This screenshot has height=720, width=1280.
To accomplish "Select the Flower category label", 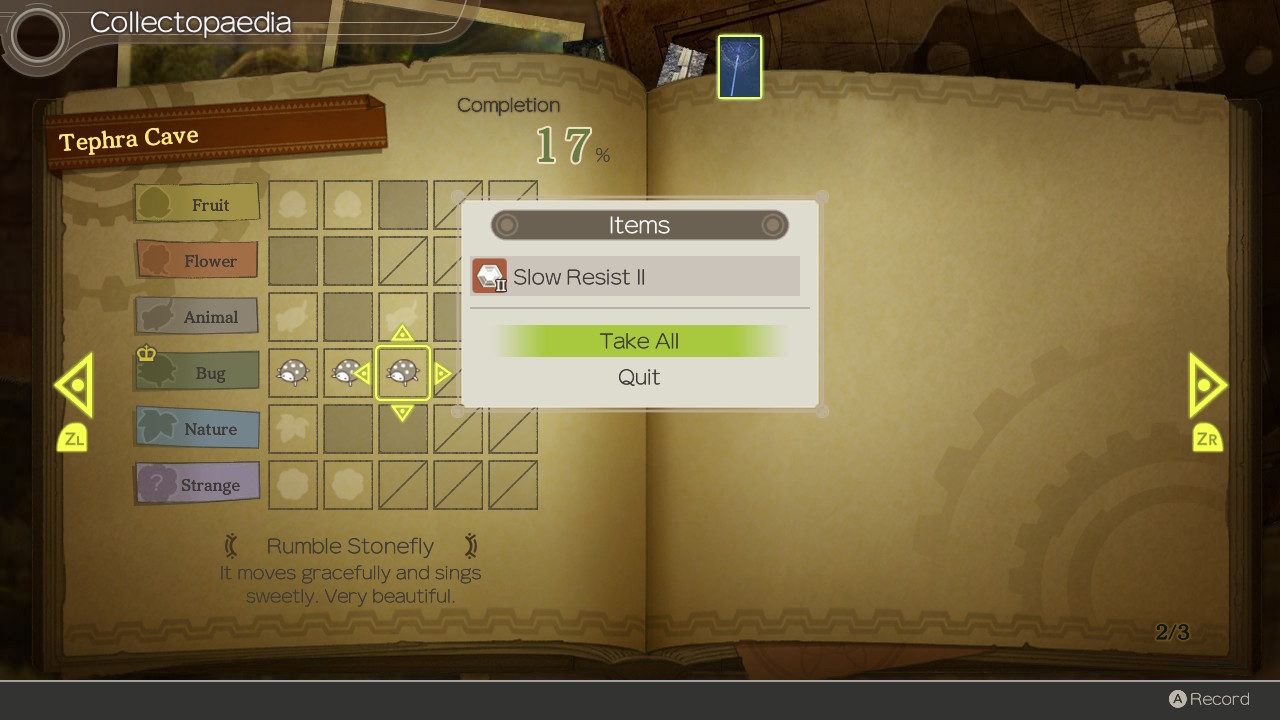I will (x=198, y=261).
